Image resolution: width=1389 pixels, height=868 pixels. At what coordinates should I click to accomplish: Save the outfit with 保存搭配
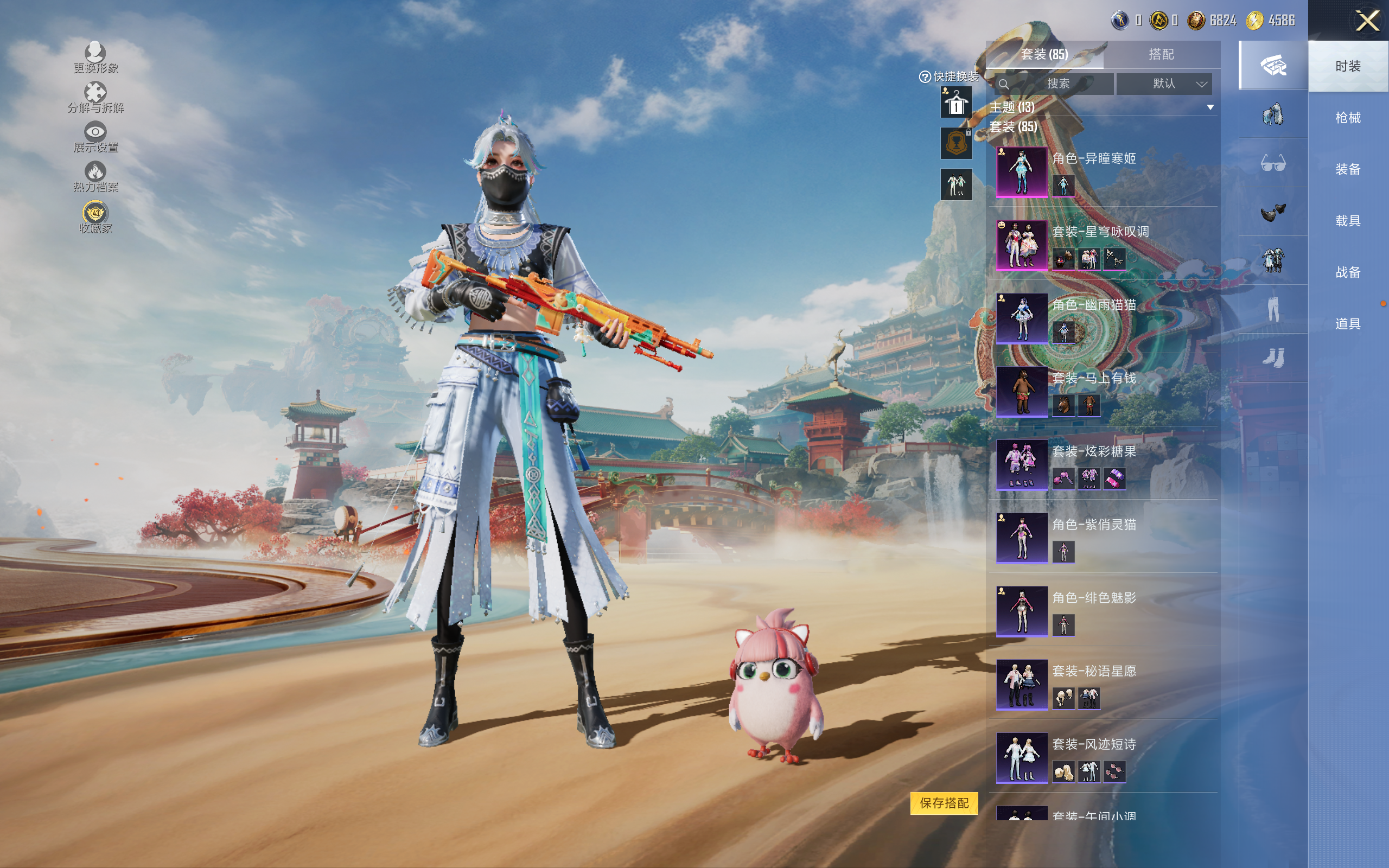(944, 802)
